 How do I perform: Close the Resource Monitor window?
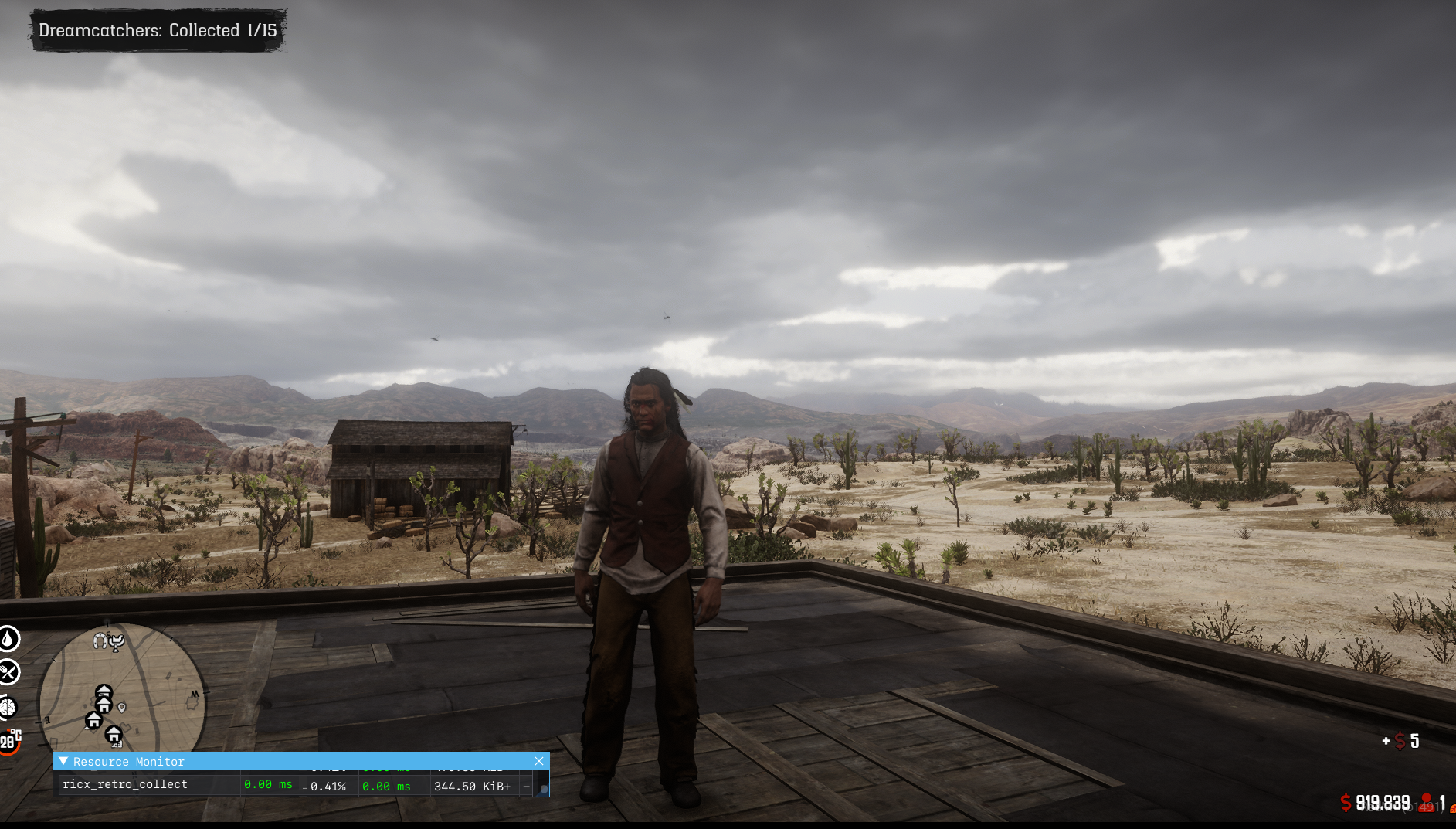click(538, 761)
